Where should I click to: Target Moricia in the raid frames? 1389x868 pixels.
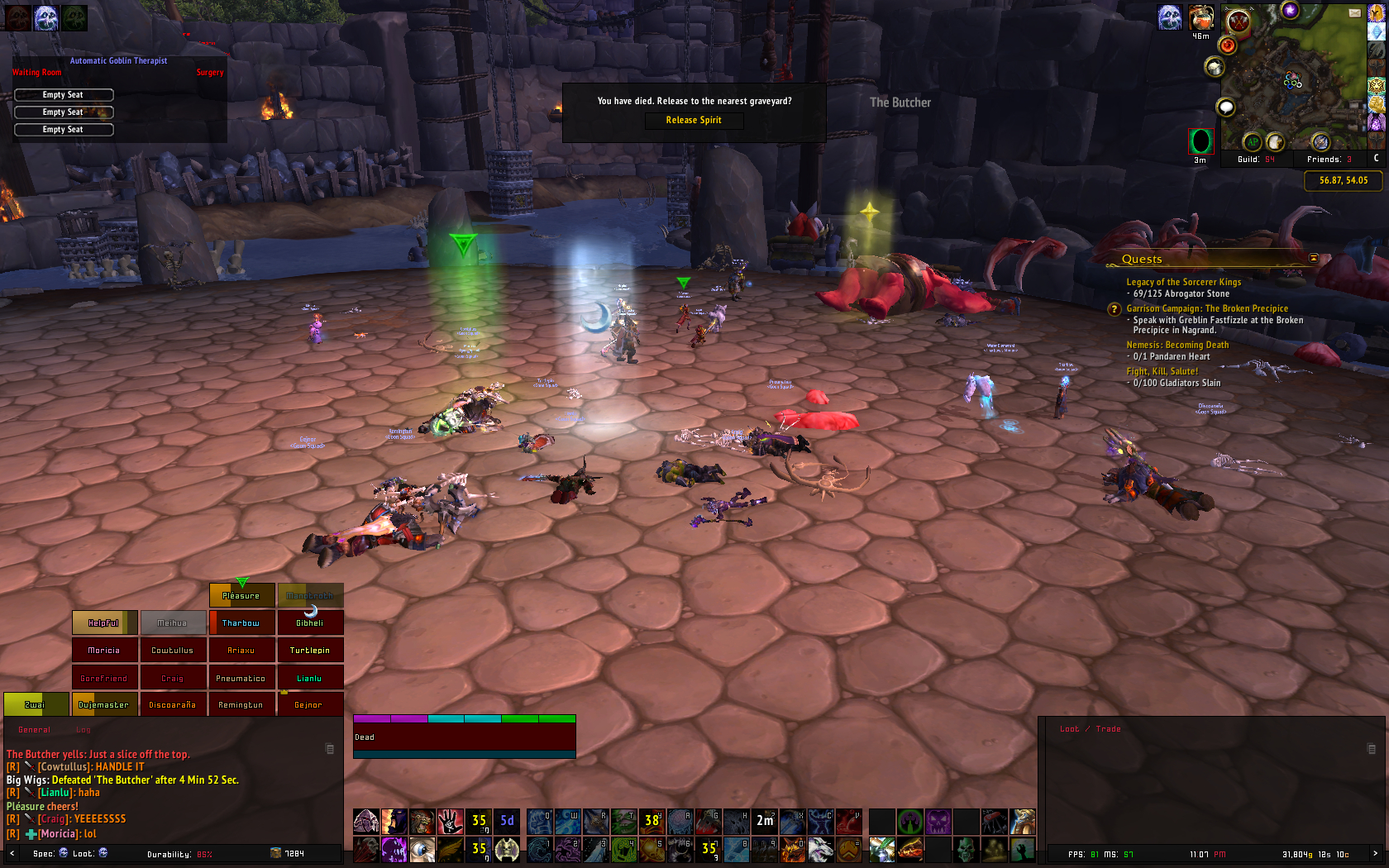coord(104,651)
